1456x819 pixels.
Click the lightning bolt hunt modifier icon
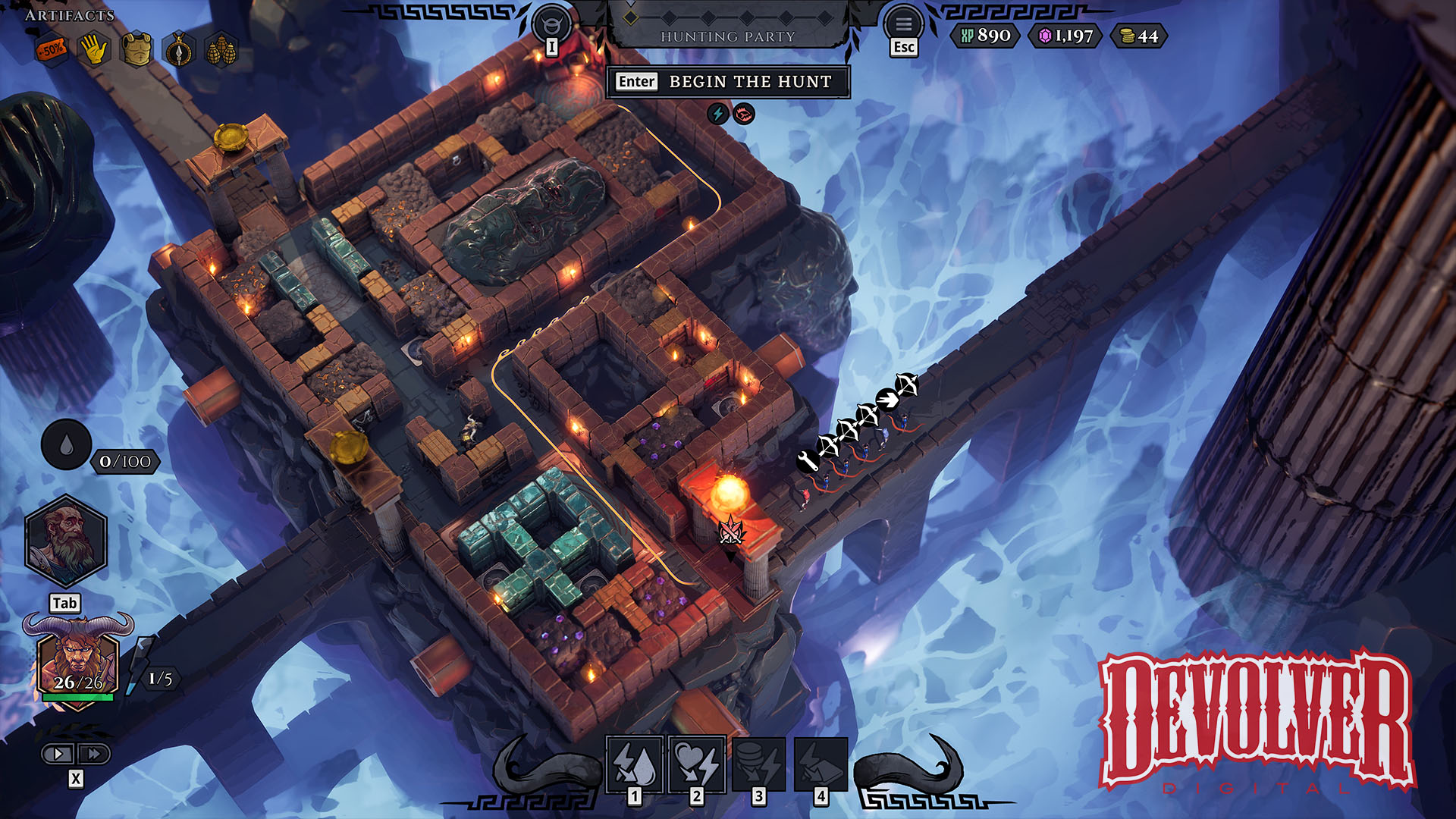[x=717, y=115]
